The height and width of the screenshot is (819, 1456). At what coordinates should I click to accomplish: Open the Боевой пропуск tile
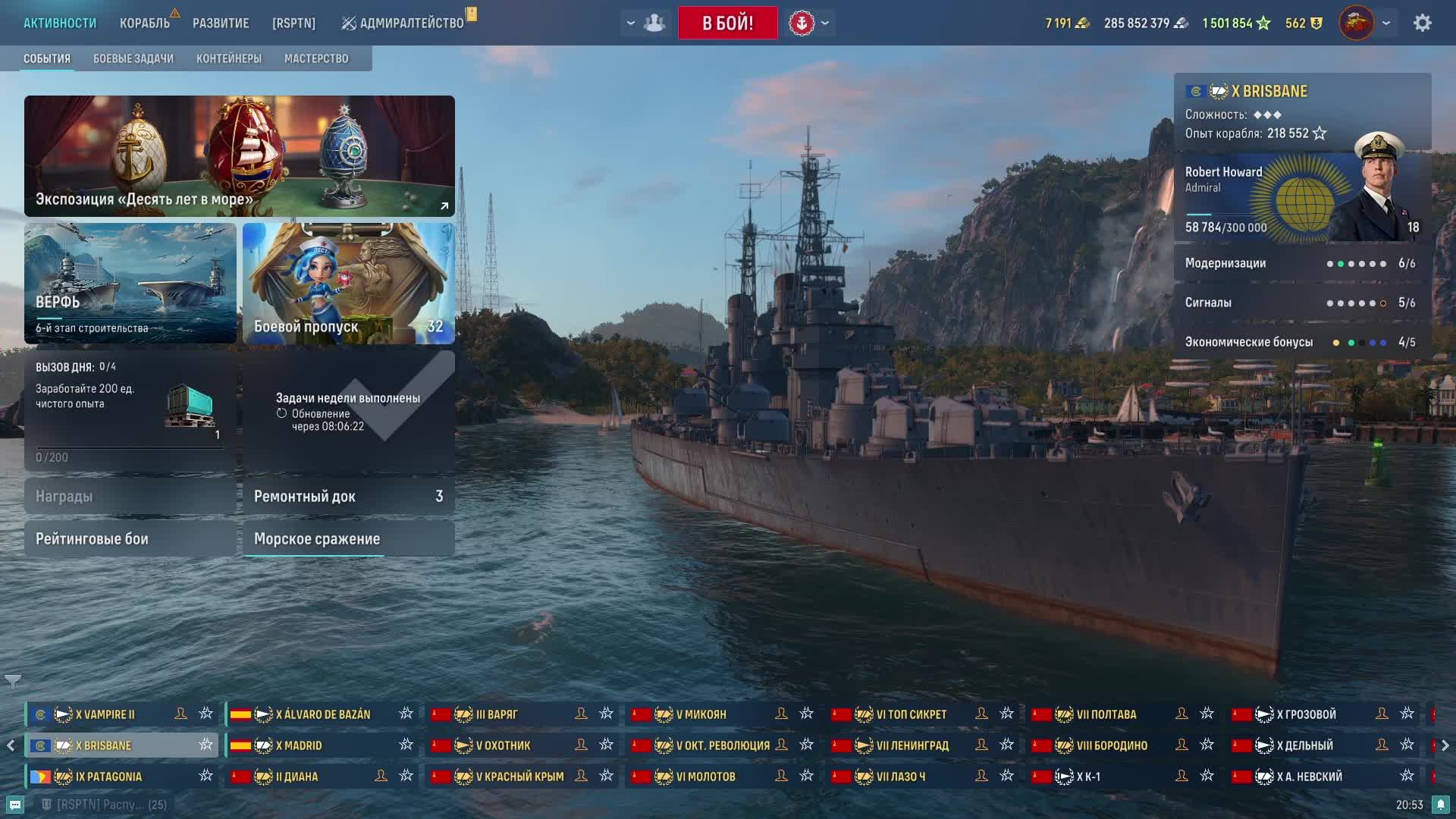click(x=349, y=283)
